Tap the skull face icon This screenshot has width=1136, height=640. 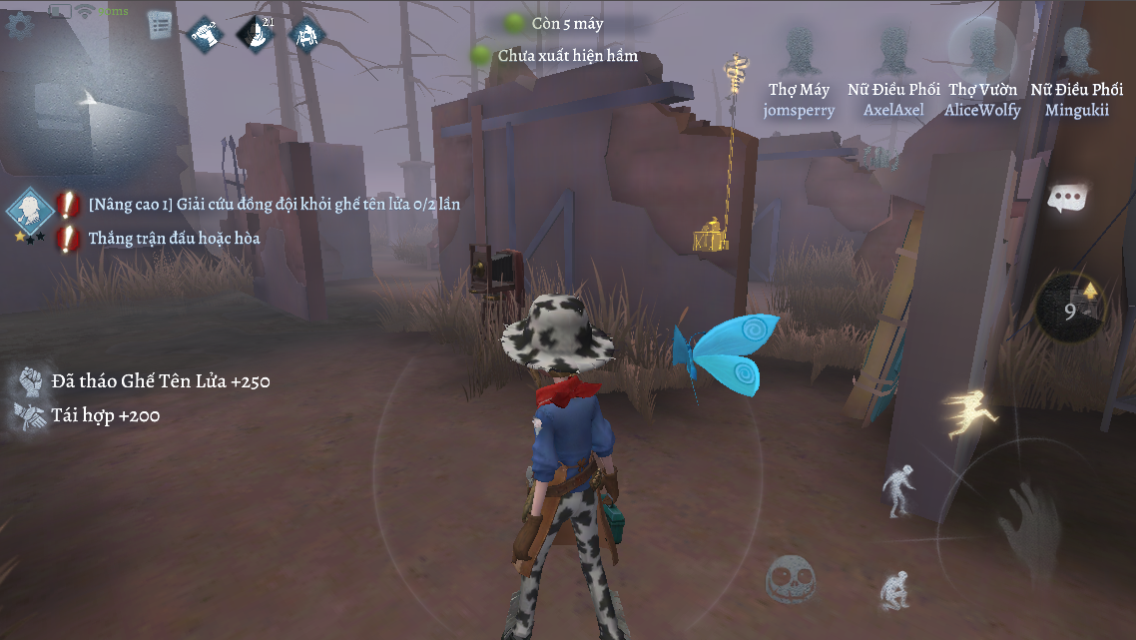[789, 579]
